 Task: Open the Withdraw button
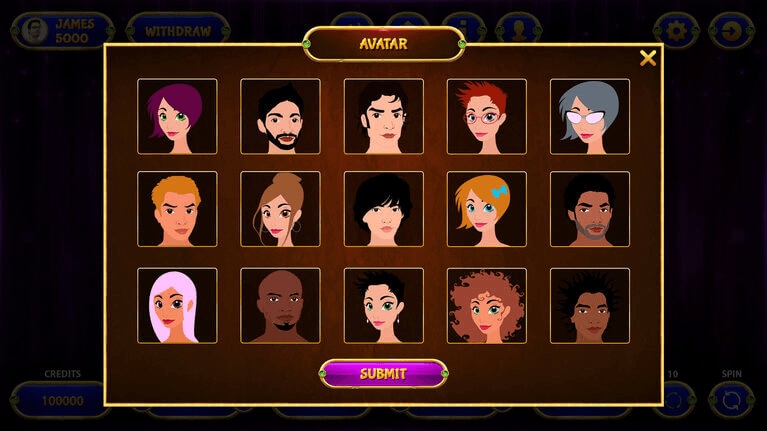[x=178, y=31]
